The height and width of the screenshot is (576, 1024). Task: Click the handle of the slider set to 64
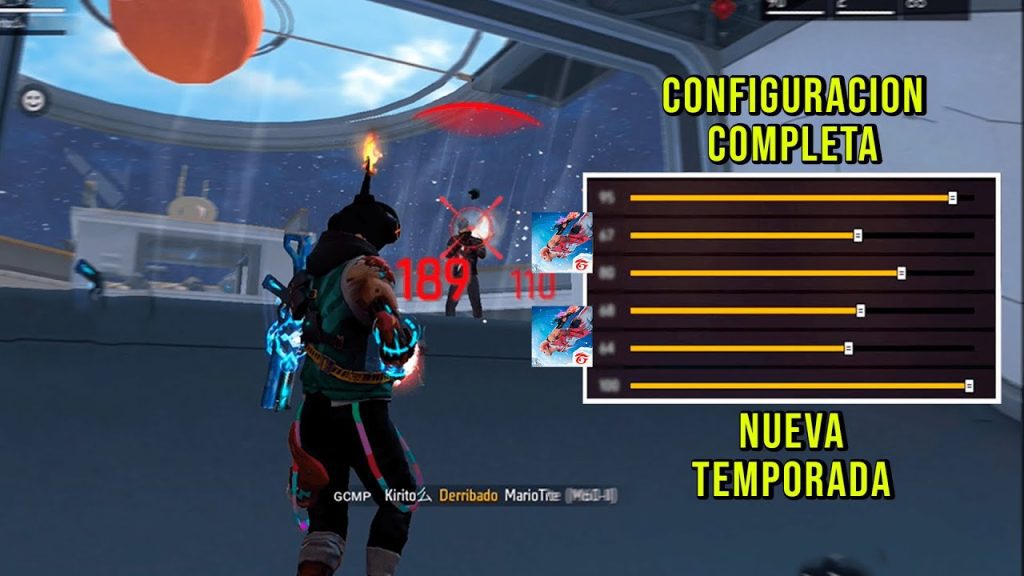[x=848, y=348]
